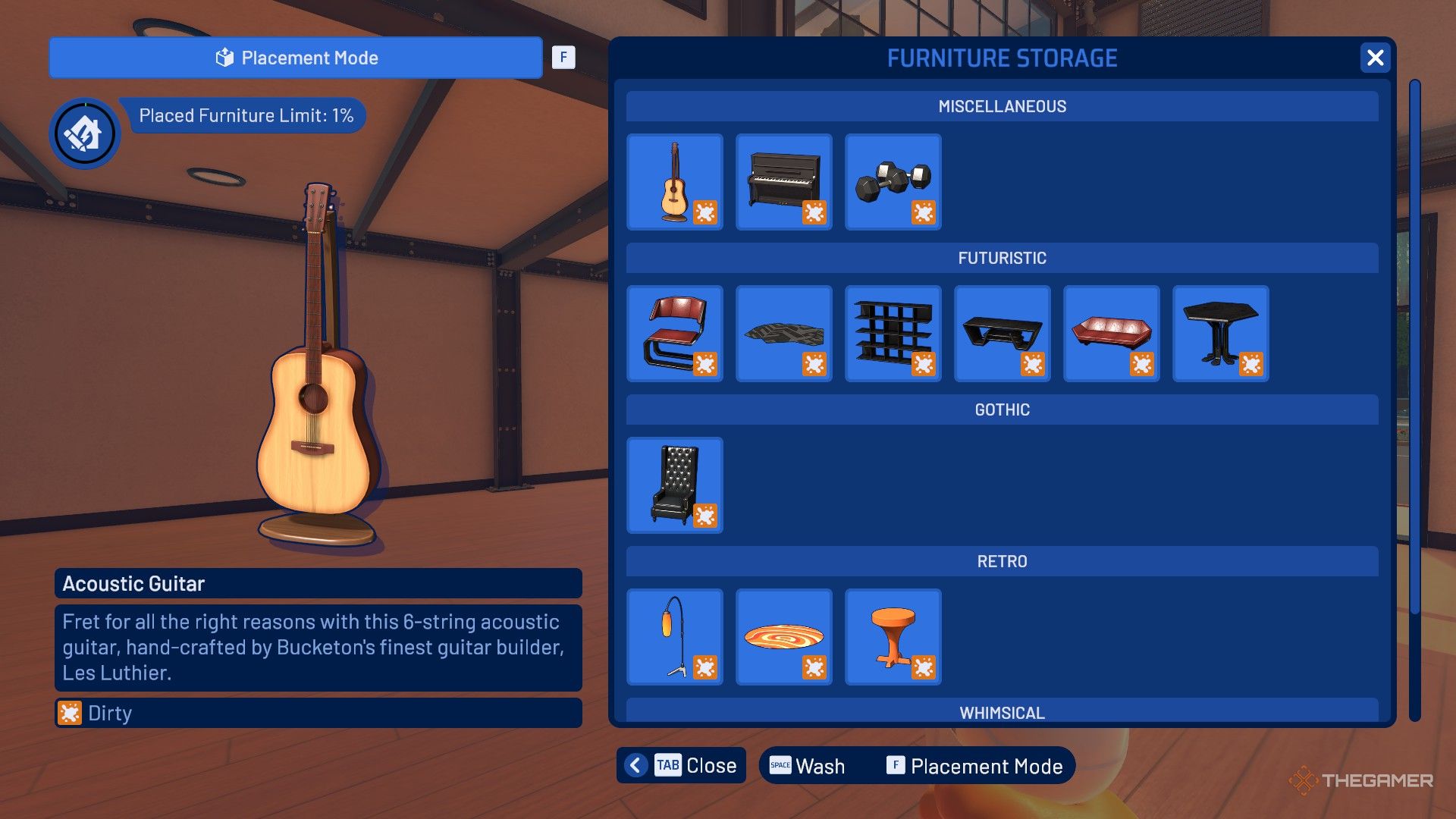Pick the red futuristic chair
1456x819 pixels.
click(x=674, y=334)
